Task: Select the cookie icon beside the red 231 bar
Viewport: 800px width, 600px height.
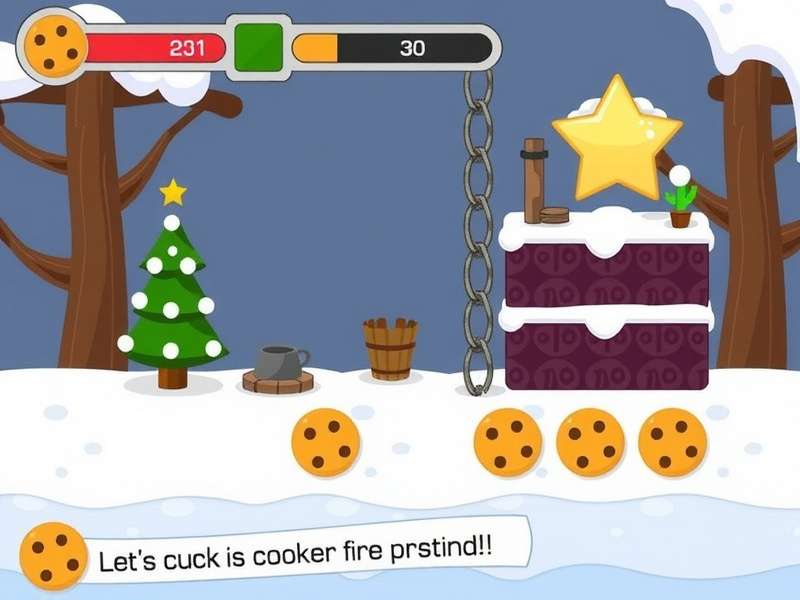Action: coord(55,44)
